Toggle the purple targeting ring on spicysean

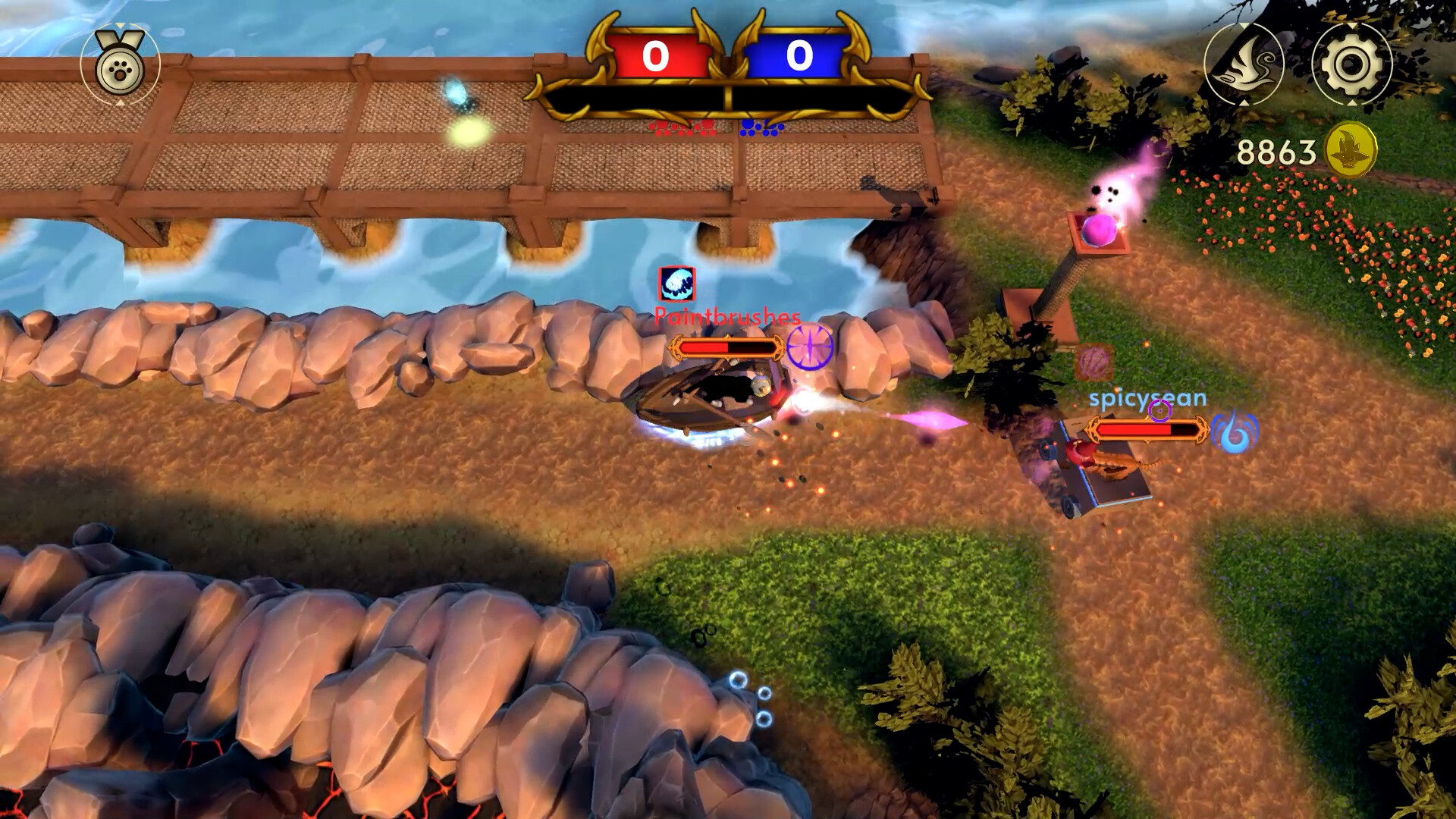[1160, 412]
